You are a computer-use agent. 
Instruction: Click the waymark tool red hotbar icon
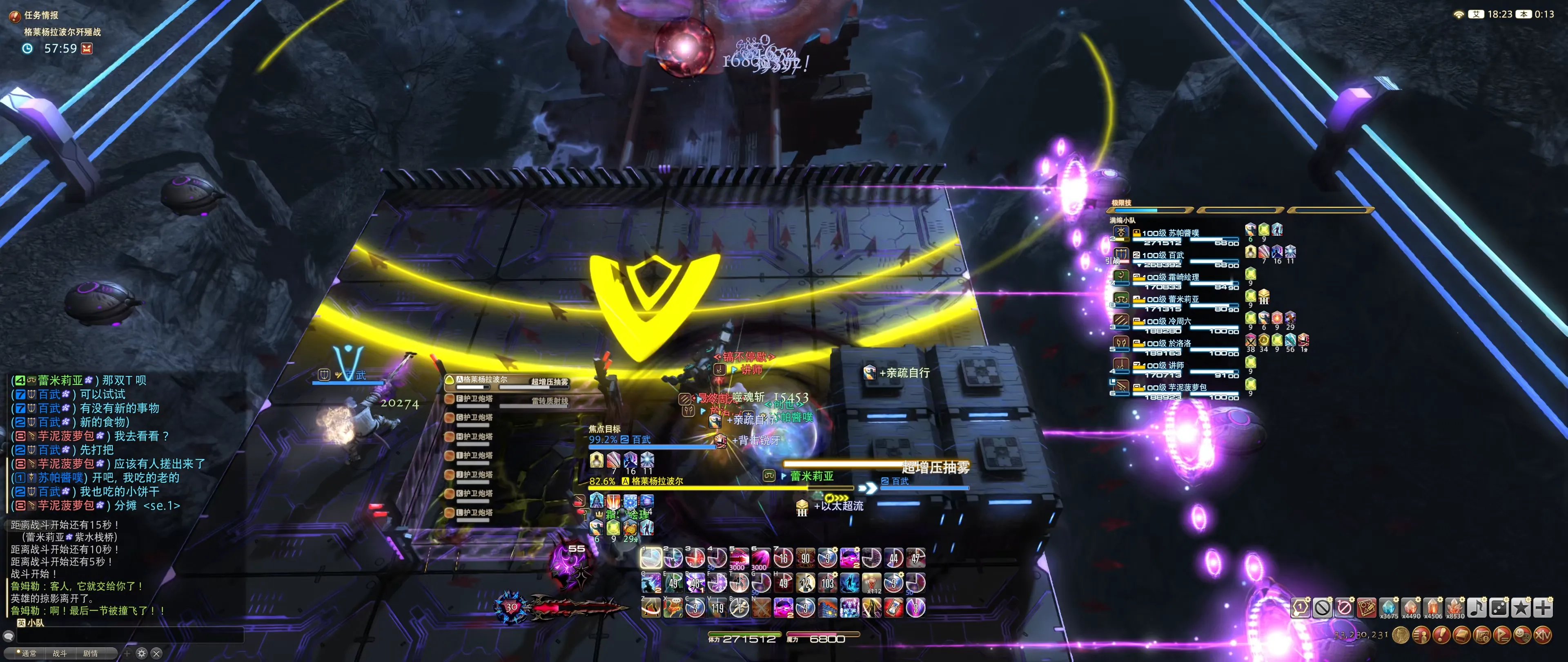(x=1366, y=607)
